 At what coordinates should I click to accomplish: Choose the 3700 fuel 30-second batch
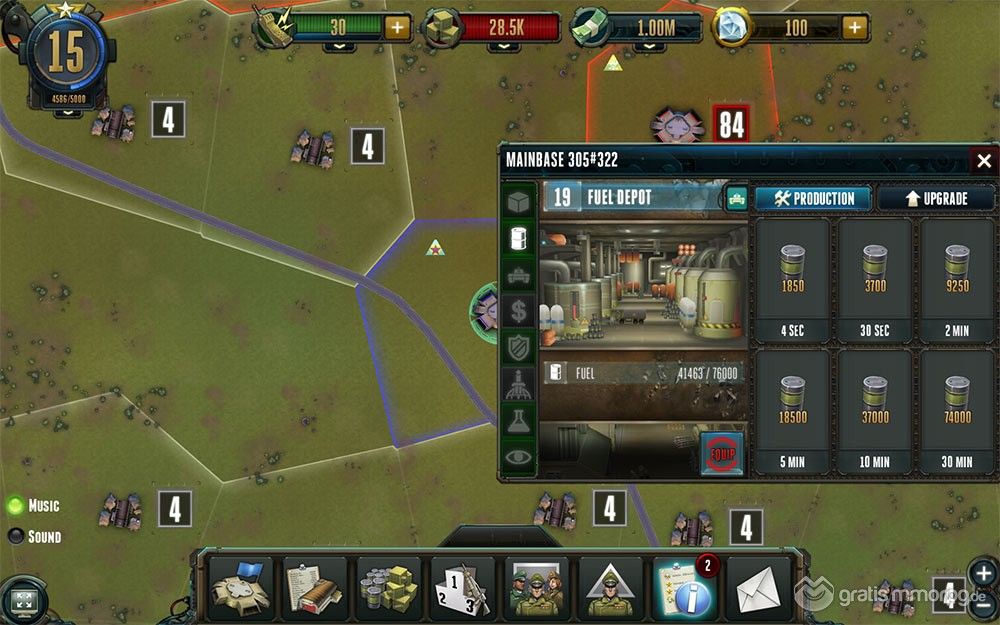coord(875,279)
